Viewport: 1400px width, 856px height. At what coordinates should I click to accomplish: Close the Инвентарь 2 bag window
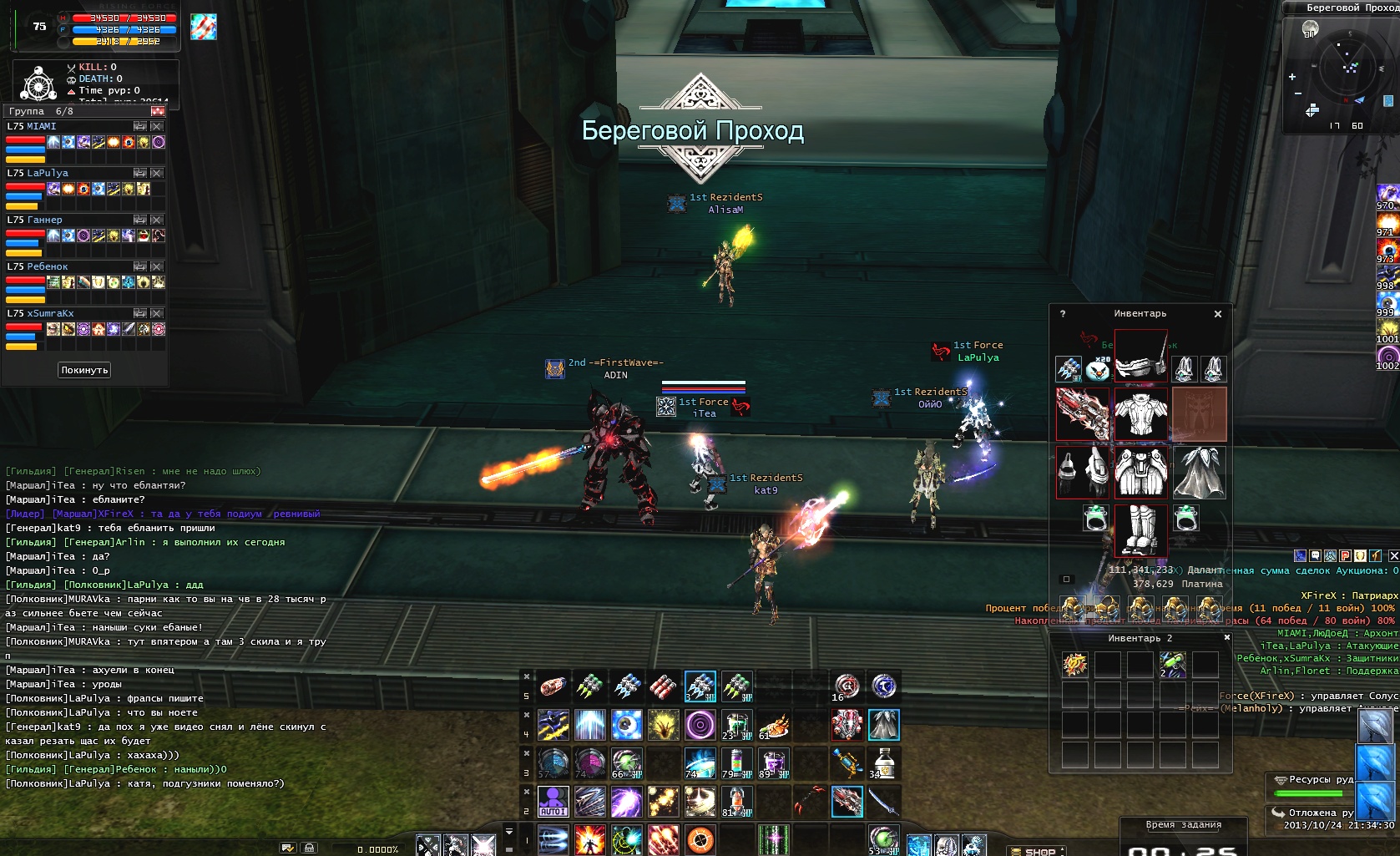click(1226, 638)
